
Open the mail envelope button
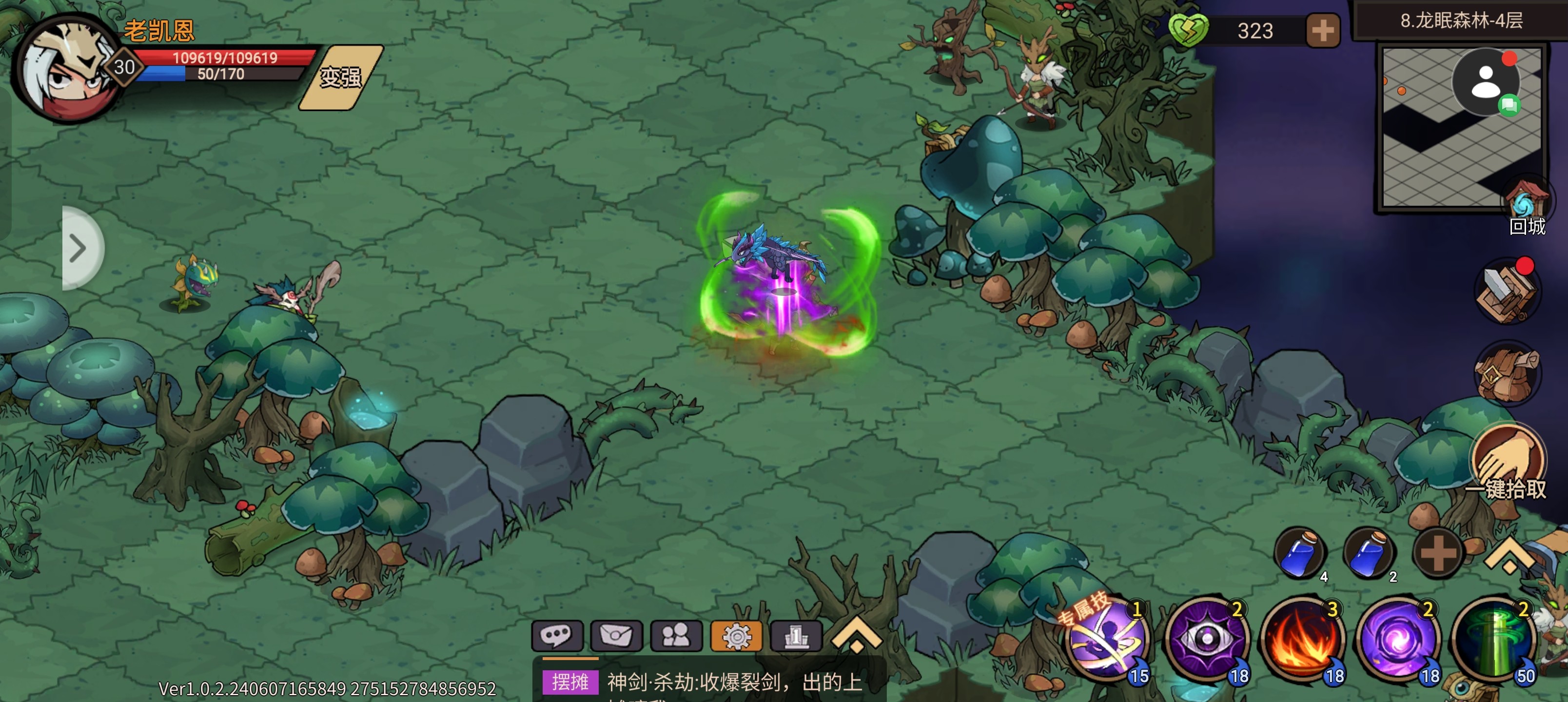coord(616,636)
